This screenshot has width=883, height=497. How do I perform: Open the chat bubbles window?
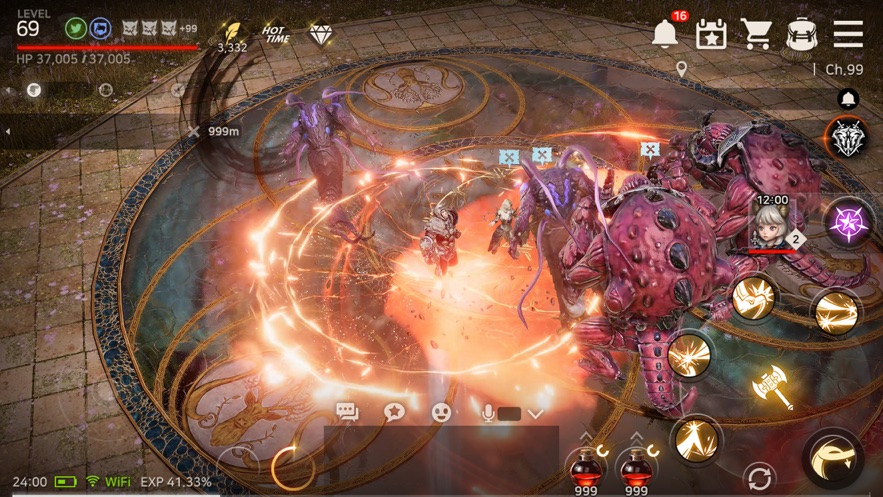coord(347,412)
